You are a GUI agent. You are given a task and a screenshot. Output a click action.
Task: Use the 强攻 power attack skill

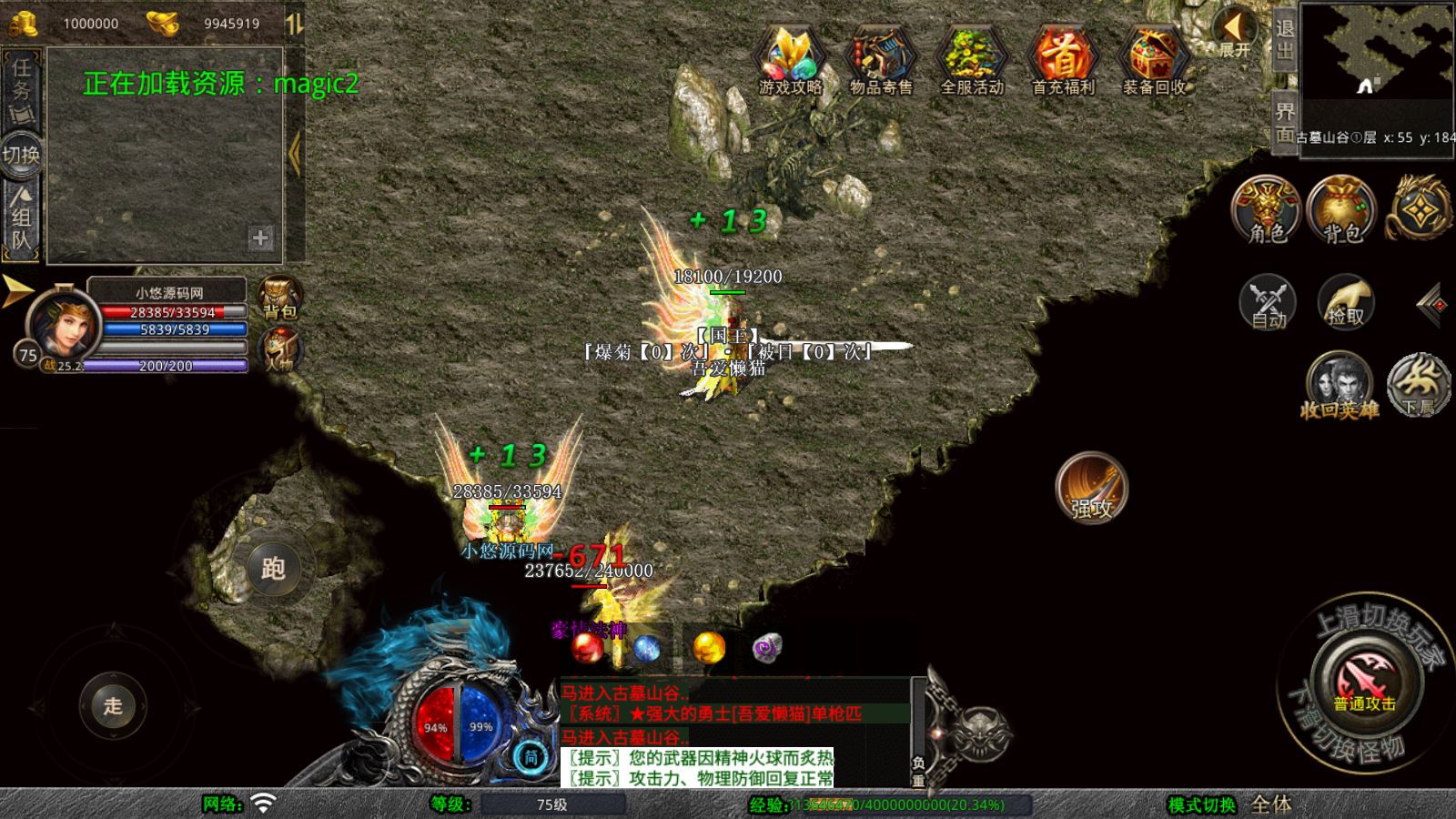pyautogui.click(x=1091, y=489)
